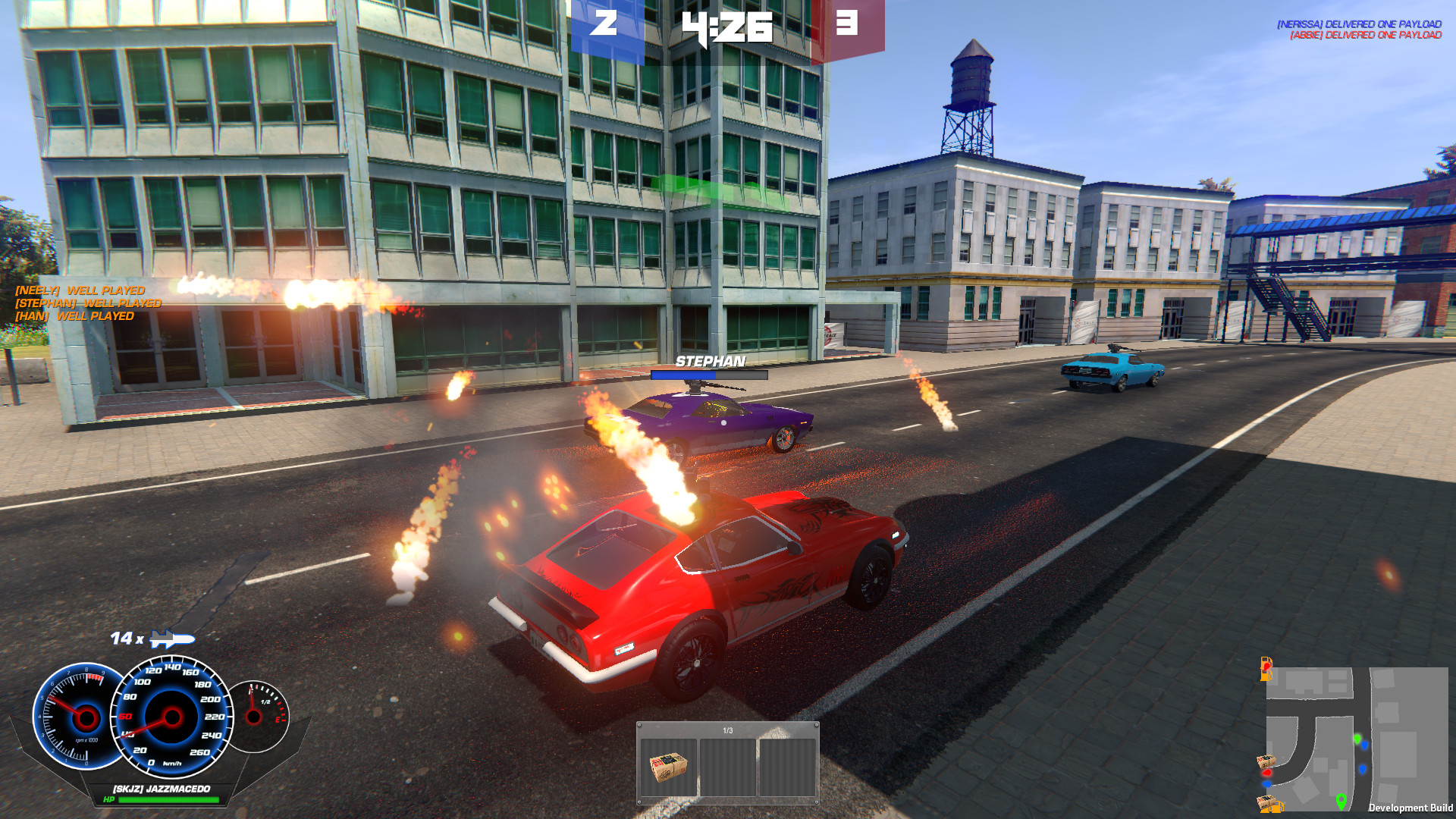Select the payload box icon on minimap left

(1265, 761)
